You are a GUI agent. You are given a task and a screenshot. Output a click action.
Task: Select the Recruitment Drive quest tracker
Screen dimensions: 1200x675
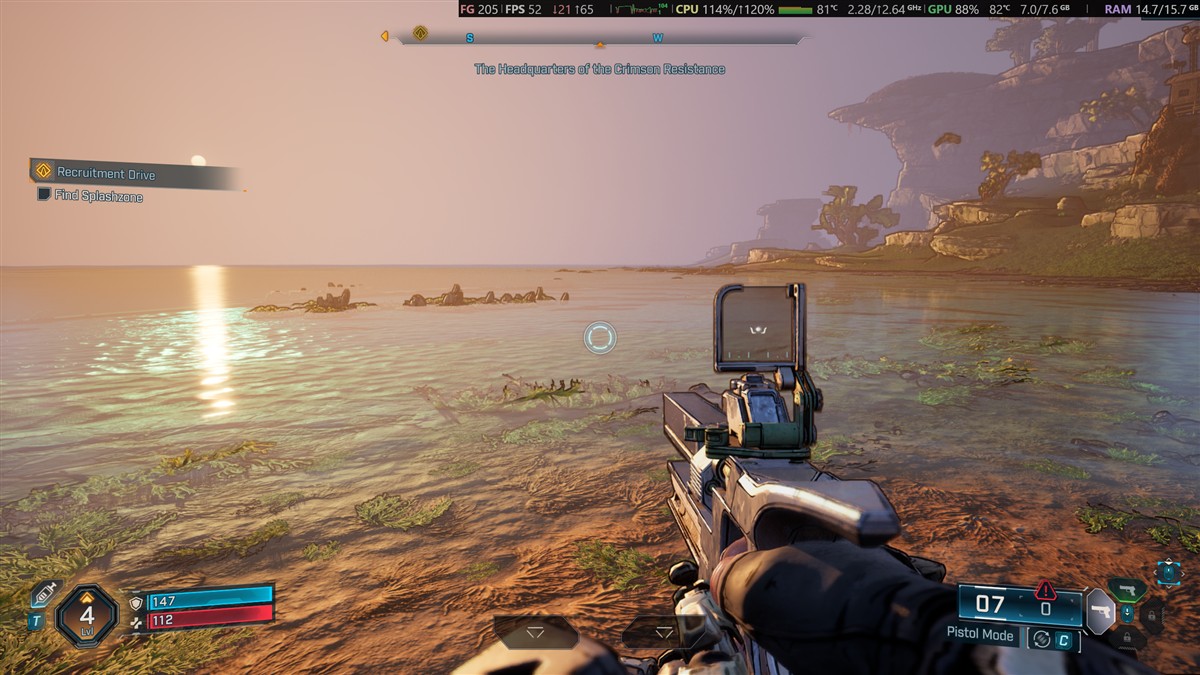pyautogui.click(x=105, y=173)
